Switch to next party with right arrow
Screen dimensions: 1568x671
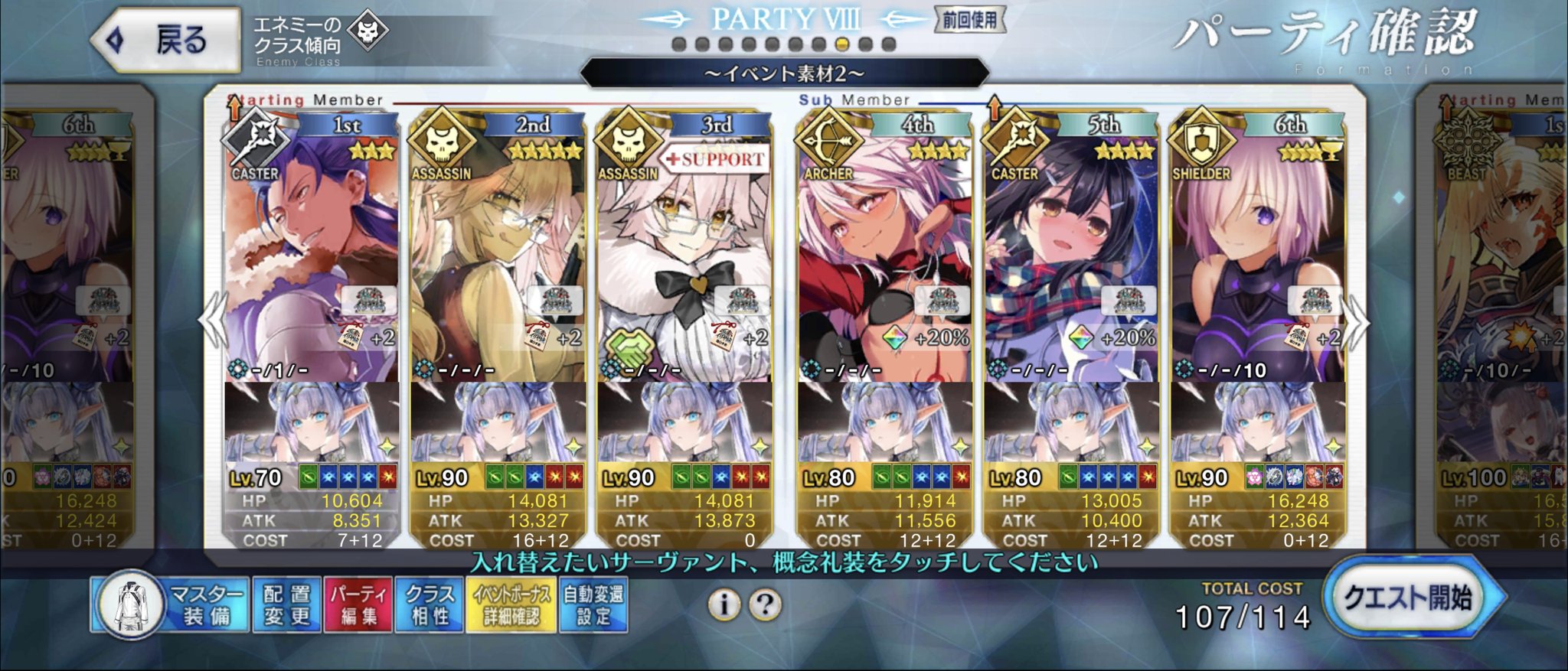[1357, 321]
